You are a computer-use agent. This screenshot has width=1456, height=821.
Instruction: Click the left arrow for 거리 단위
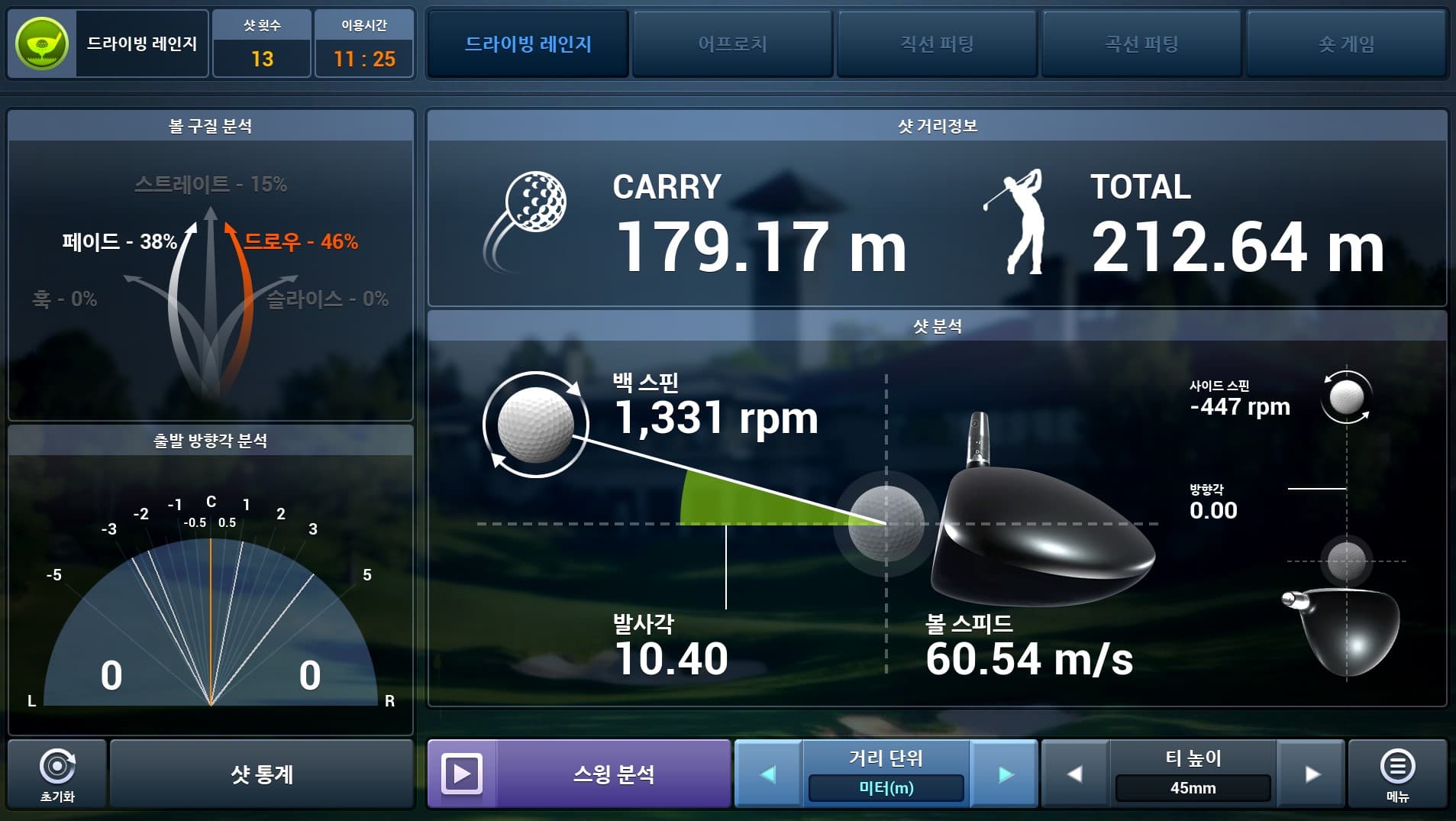[x=768, y=774]
